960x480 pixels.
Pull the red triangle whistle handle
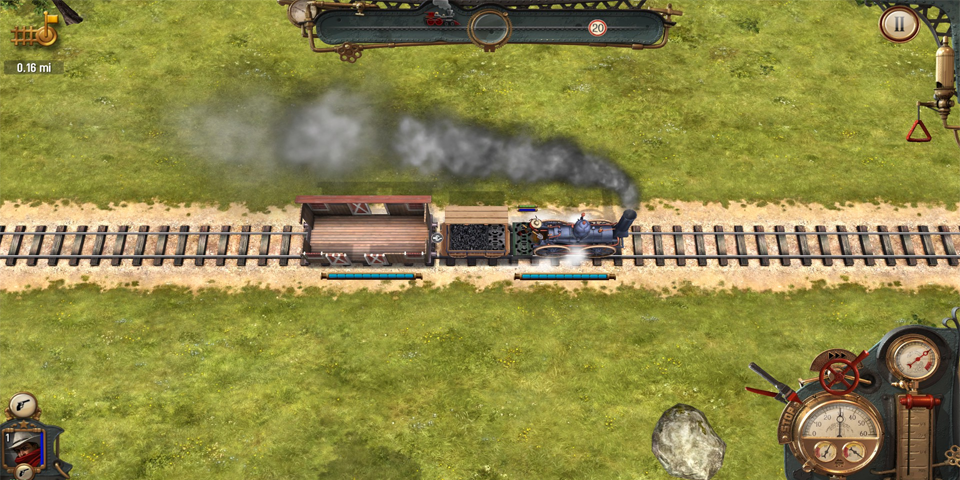918,130
